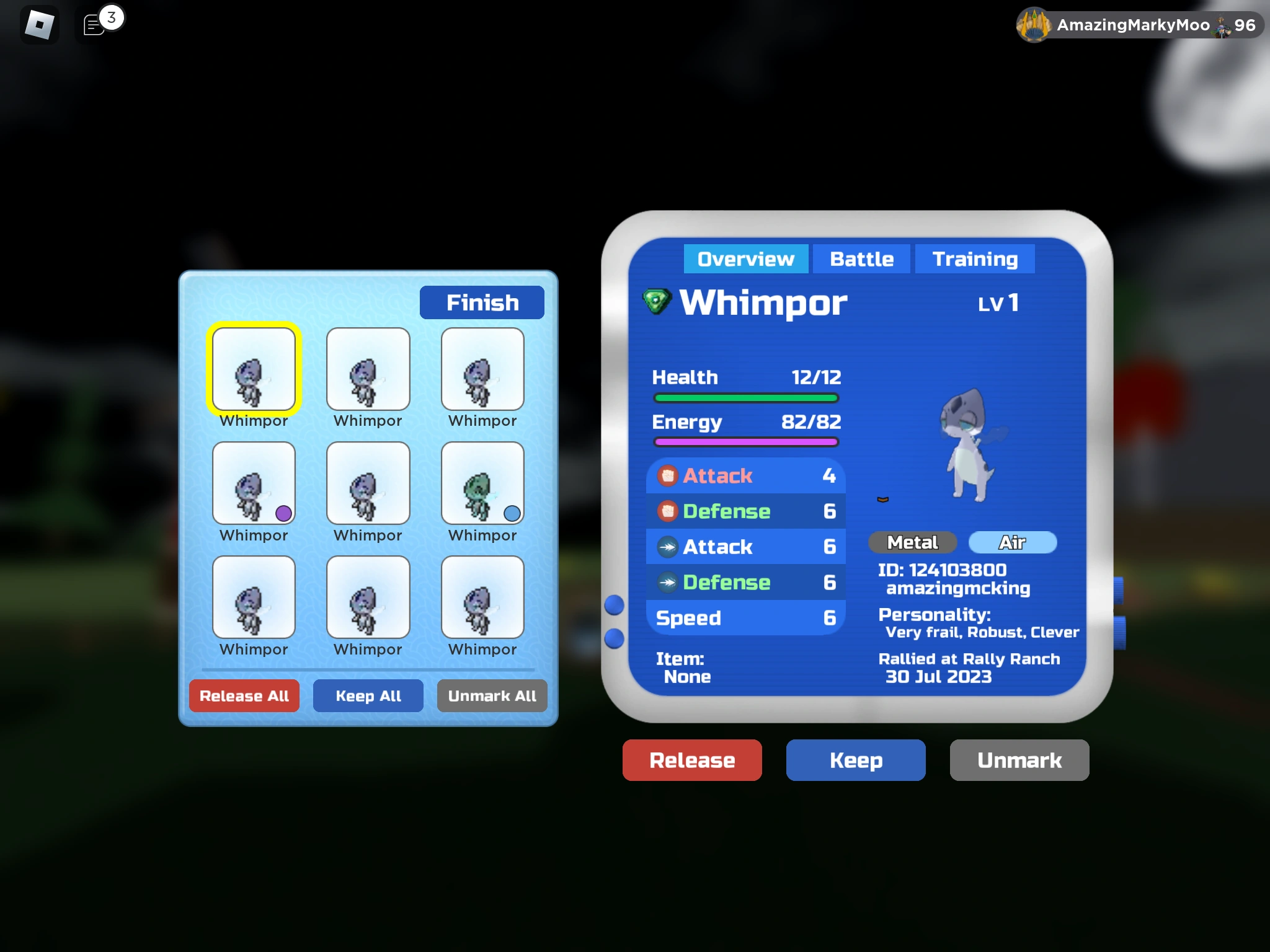The width and height of the screenshot is (1270, 952).
Task: Select the yellow-highlighted Whimpor slot
Action: coord(254,369)
